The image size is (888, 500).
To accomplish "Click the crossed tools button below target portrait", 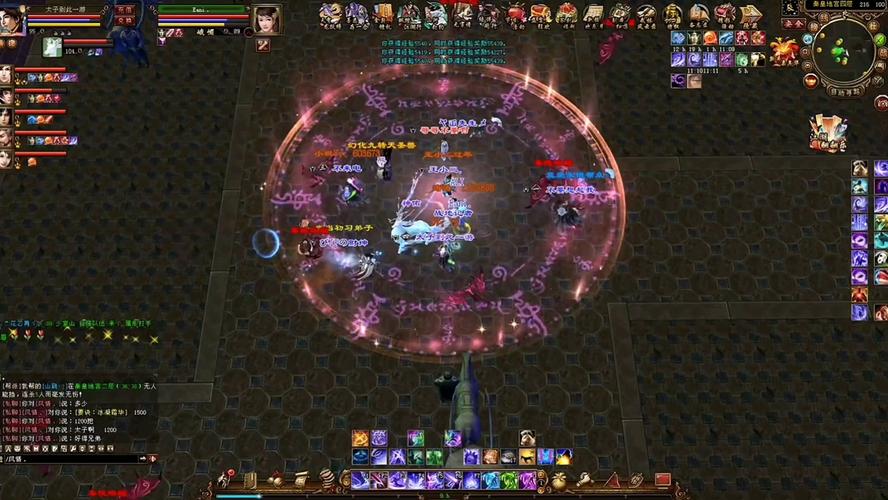I will 263,45.
